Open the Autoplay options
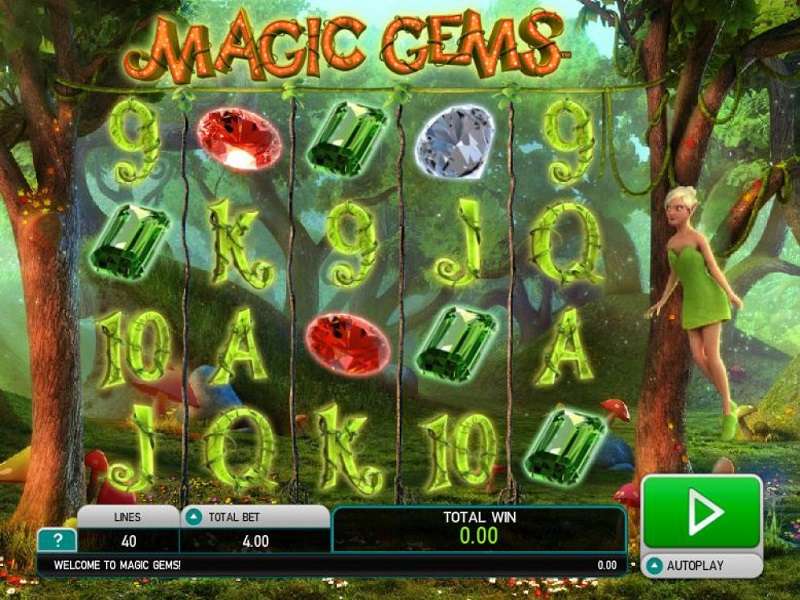Screen dimensions: 800x600 [x=701, y=565]
